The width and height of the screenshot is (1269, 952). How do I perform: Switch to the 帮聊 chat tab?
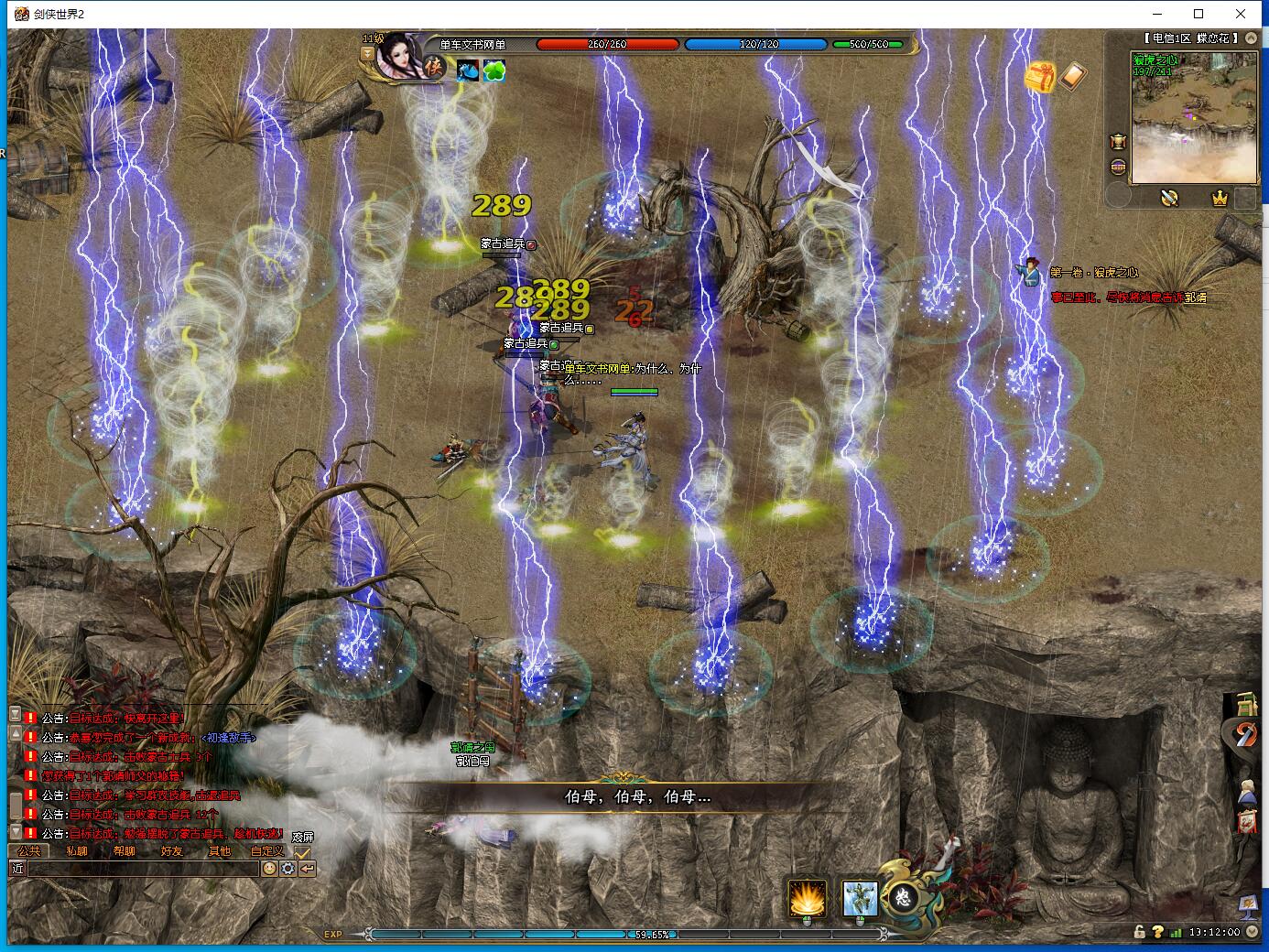coord(125,850)
